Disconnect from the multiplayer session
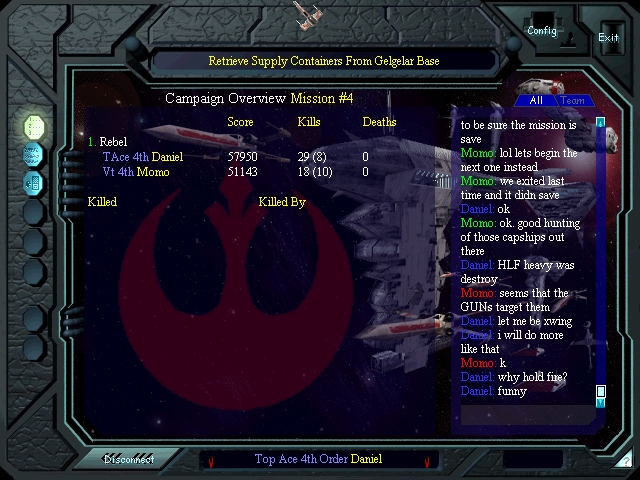The width and height of the screenshot is (640, 480). coord(129,460)
